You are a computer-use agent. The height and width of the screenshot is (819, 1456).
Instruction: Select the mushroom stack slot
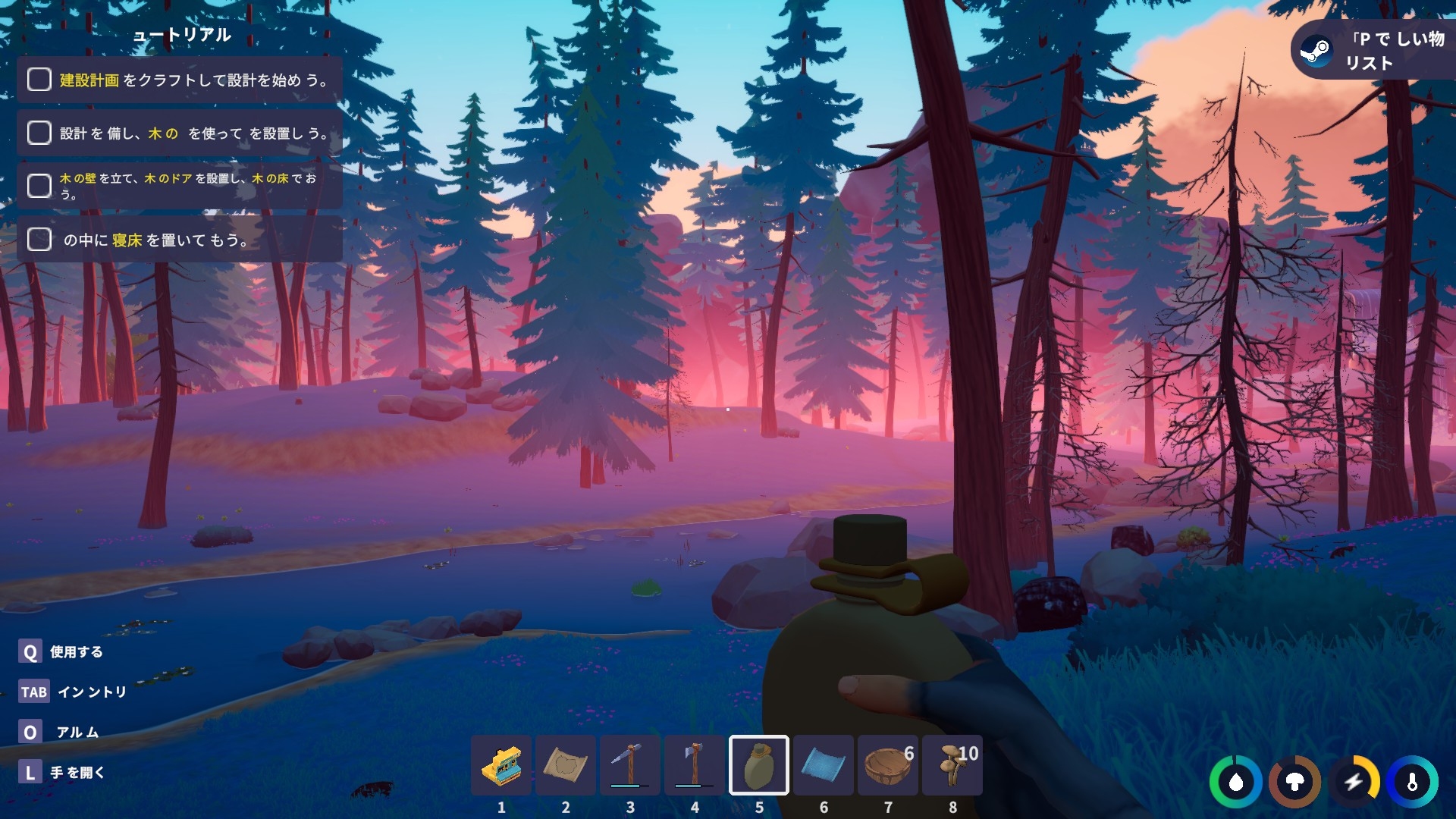coord(952,765)
